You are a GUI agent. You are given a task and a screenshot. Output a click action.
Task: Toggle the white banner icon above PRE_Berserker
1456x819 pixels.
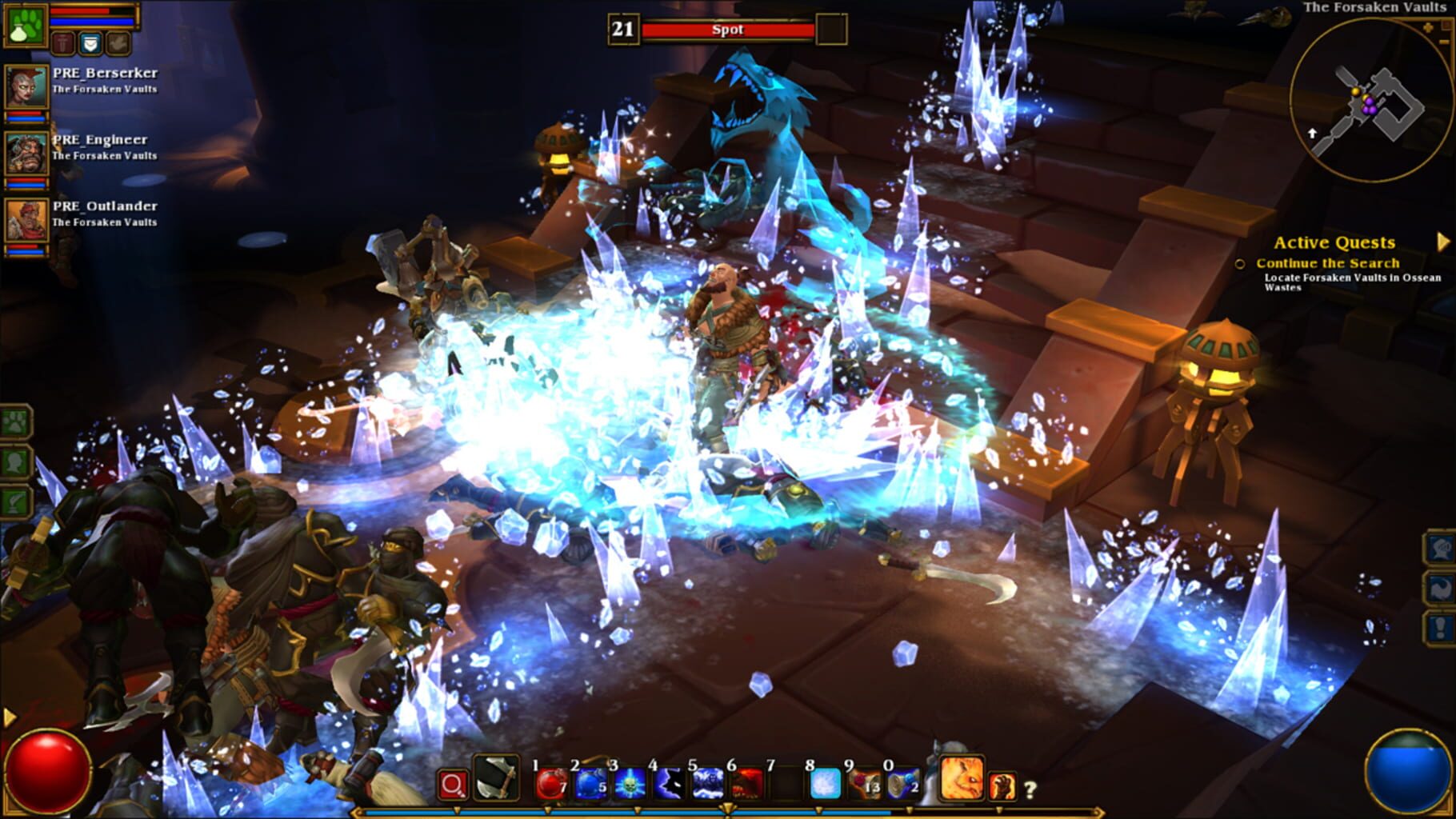[x=90, y=44]
